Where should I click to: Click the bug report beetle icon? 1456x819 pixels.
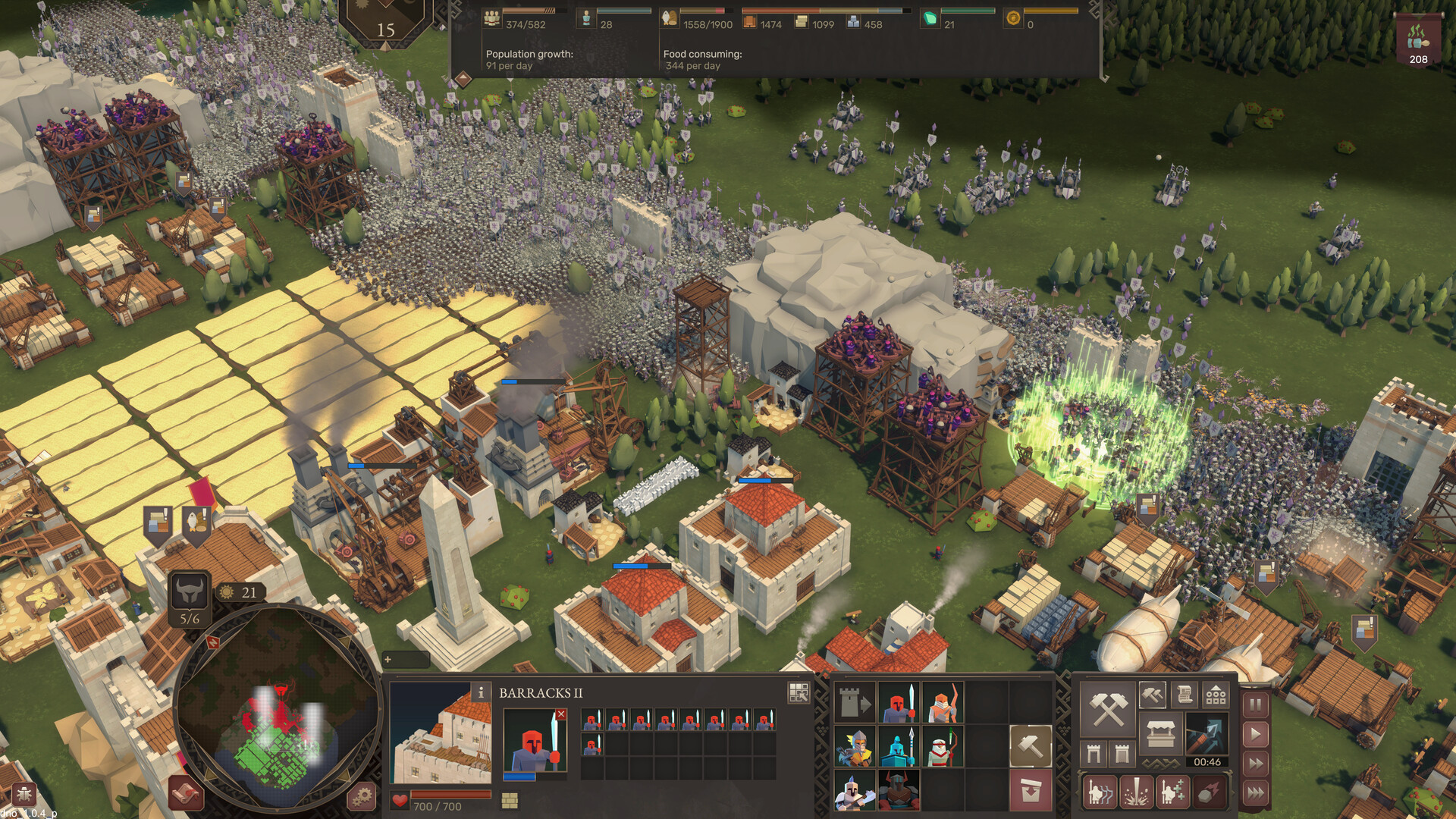(x=24, y=793)
